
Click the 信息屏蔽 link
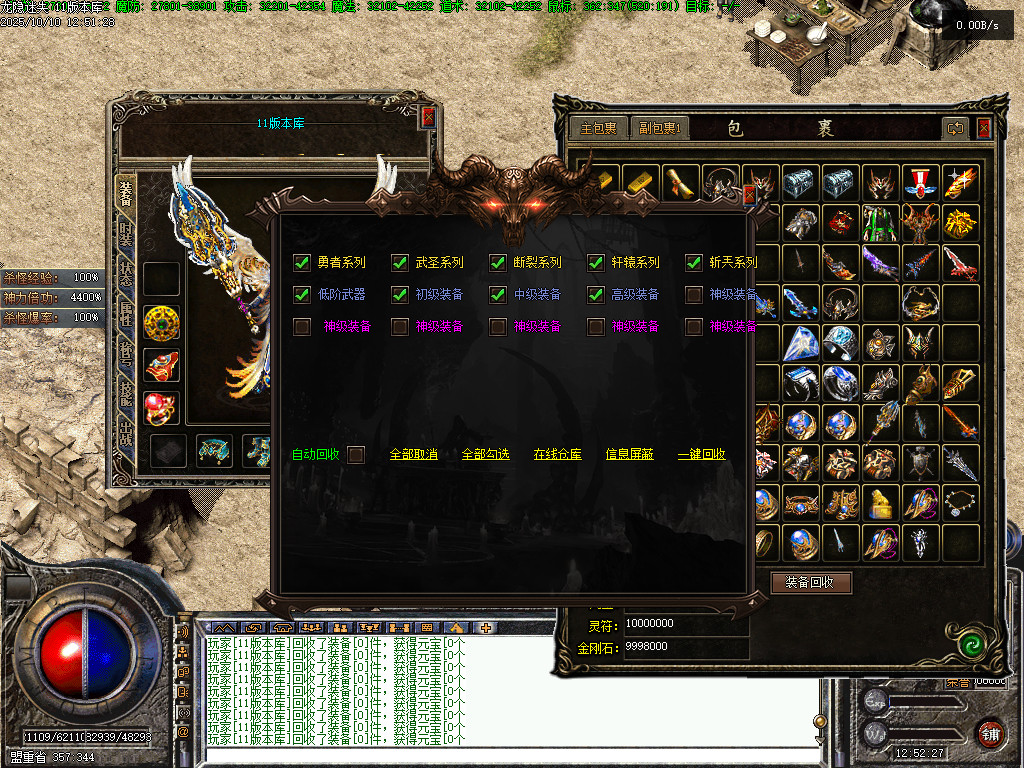(629, 454)
